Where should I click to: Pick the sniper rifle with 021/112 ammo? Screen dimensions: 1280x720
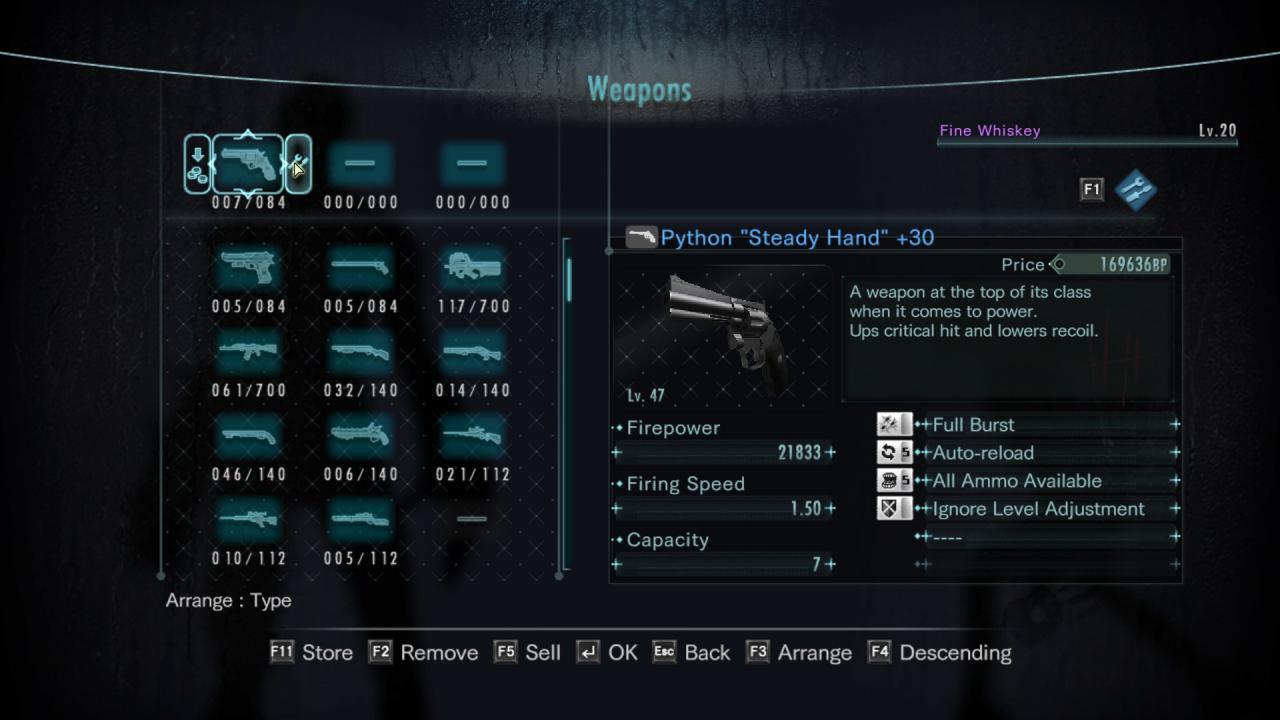[x=472, y=436]
